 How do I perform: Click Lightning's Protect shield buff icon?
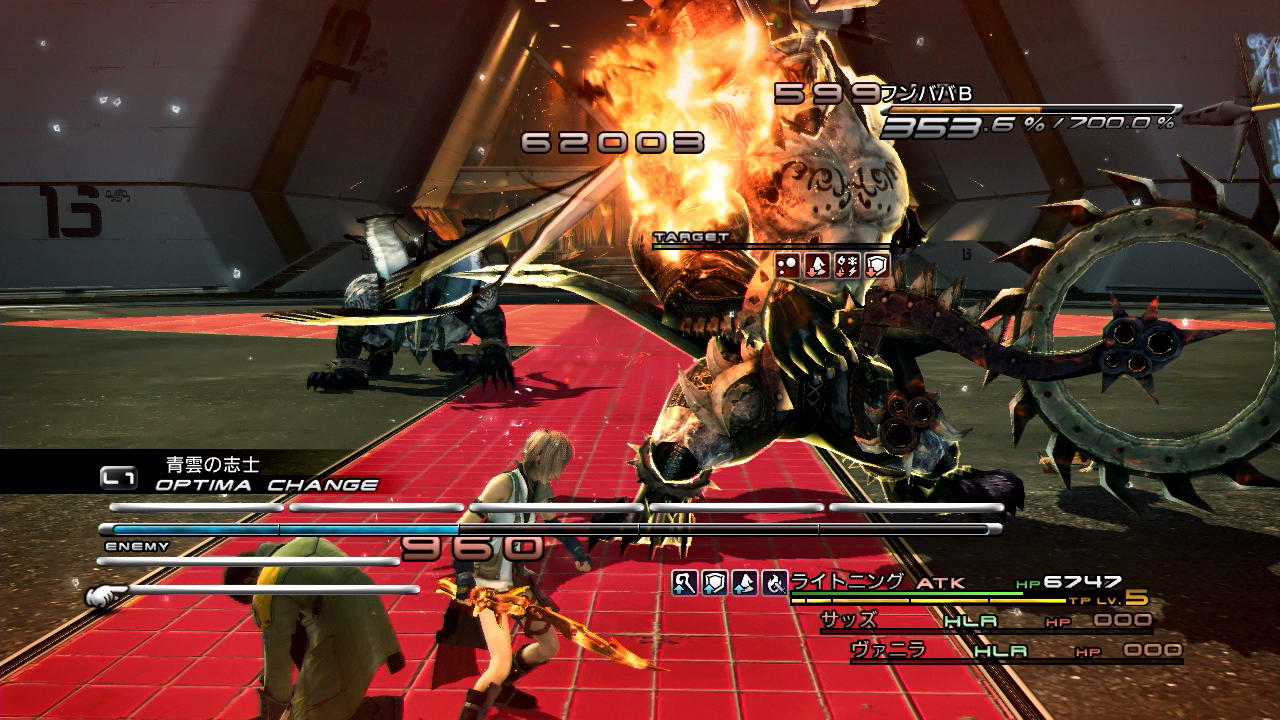[x=714, y=582]
